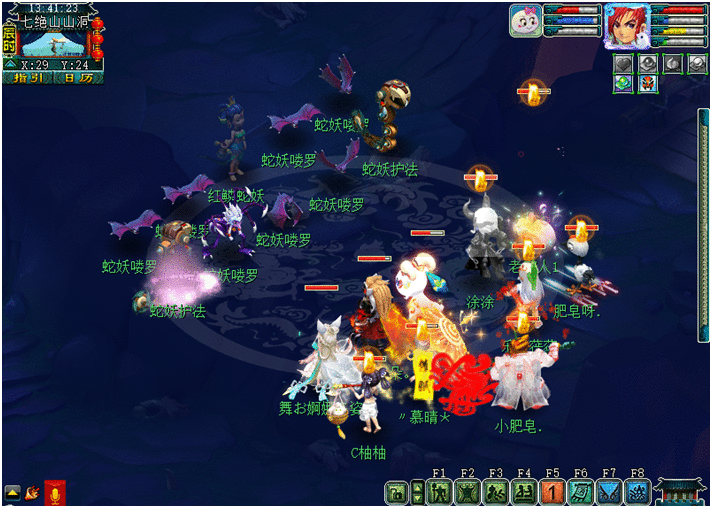Activate the F2 hotbar skill
Screen dimensions: 712x506
tap(467, 492)
